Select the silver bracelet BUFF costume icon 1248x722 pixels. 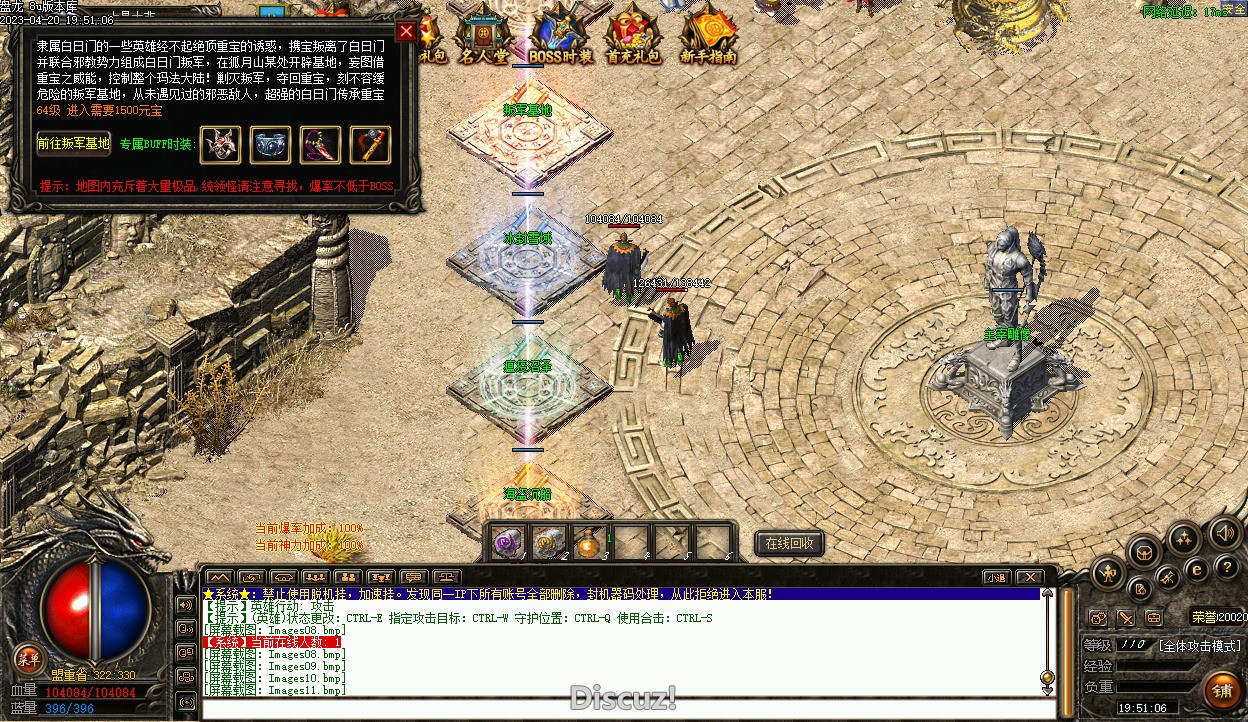pos(271,145)
